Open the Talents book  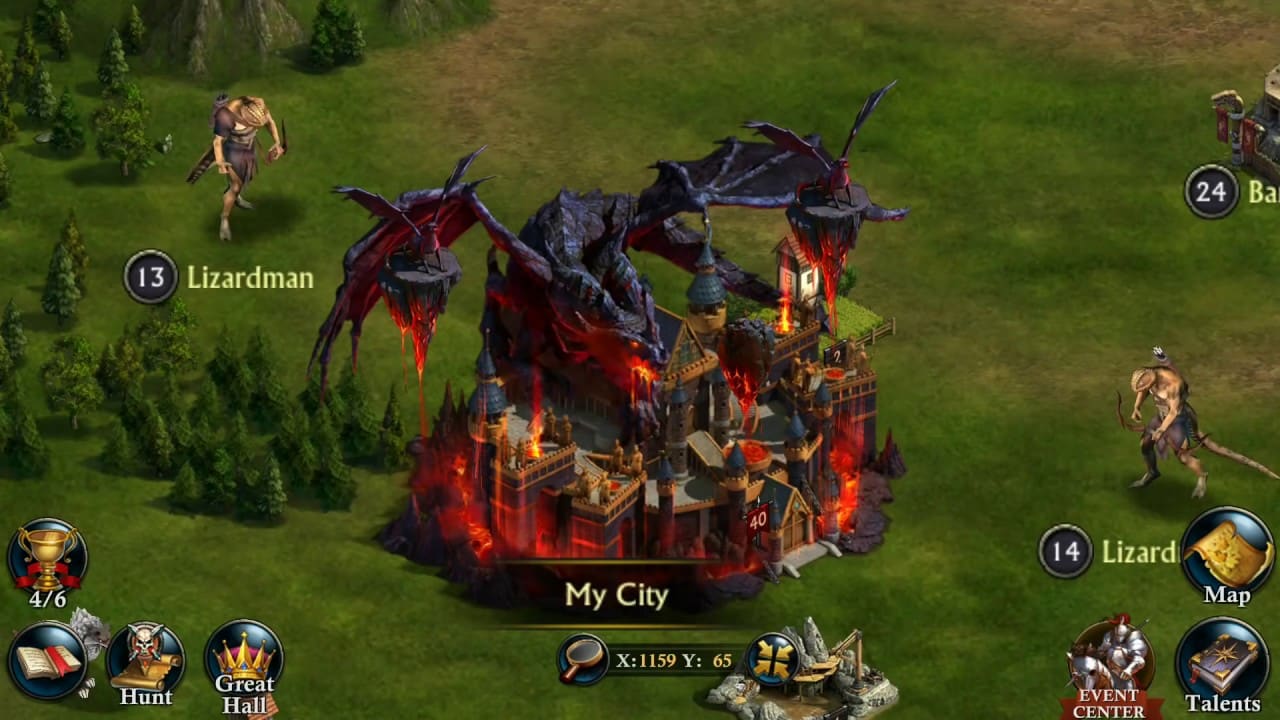(1221, 663)
